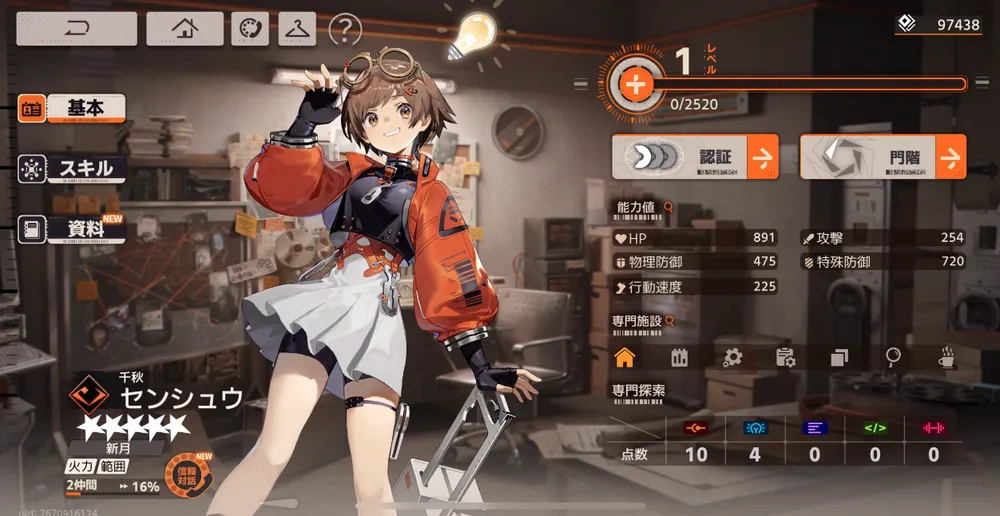
Task: Select the coffee cup facility icon
Action: [x=946, y=357]
